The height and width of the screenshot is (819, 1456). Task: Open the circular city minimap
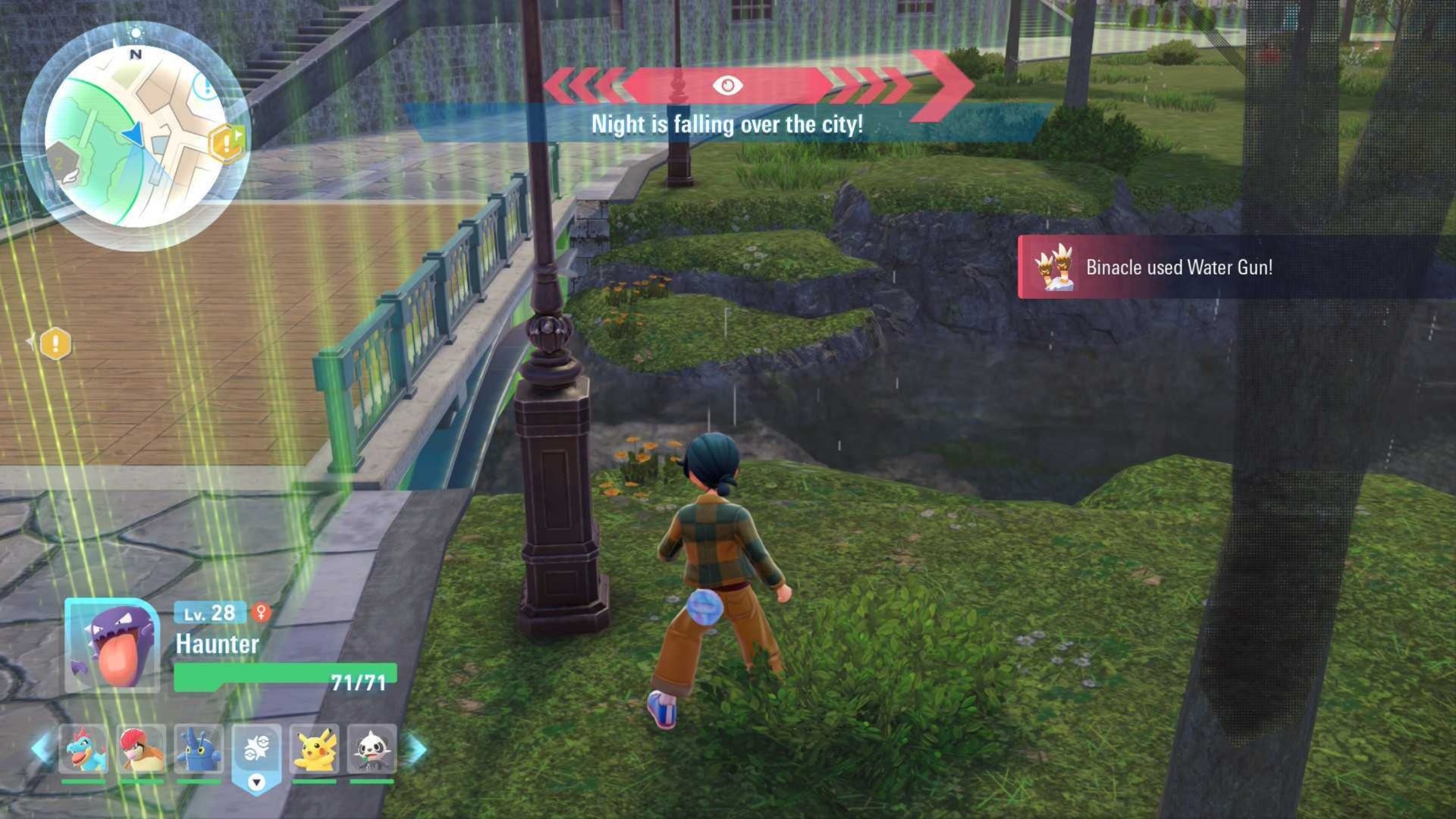135,138
